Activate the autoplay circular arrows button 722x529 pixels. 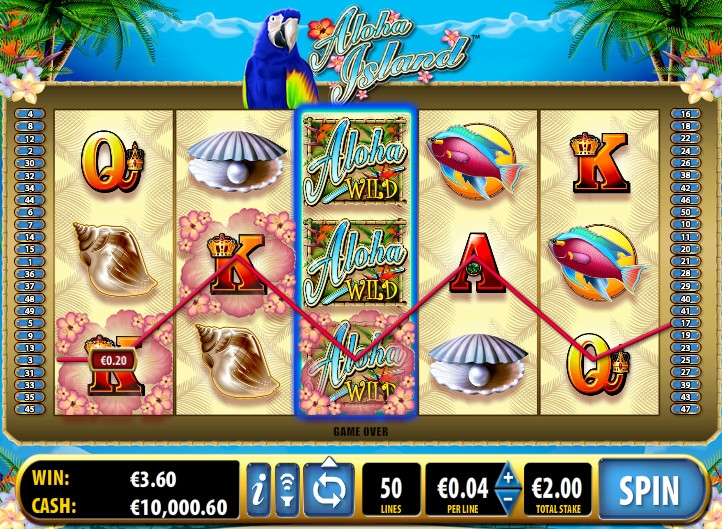point(329,490)
